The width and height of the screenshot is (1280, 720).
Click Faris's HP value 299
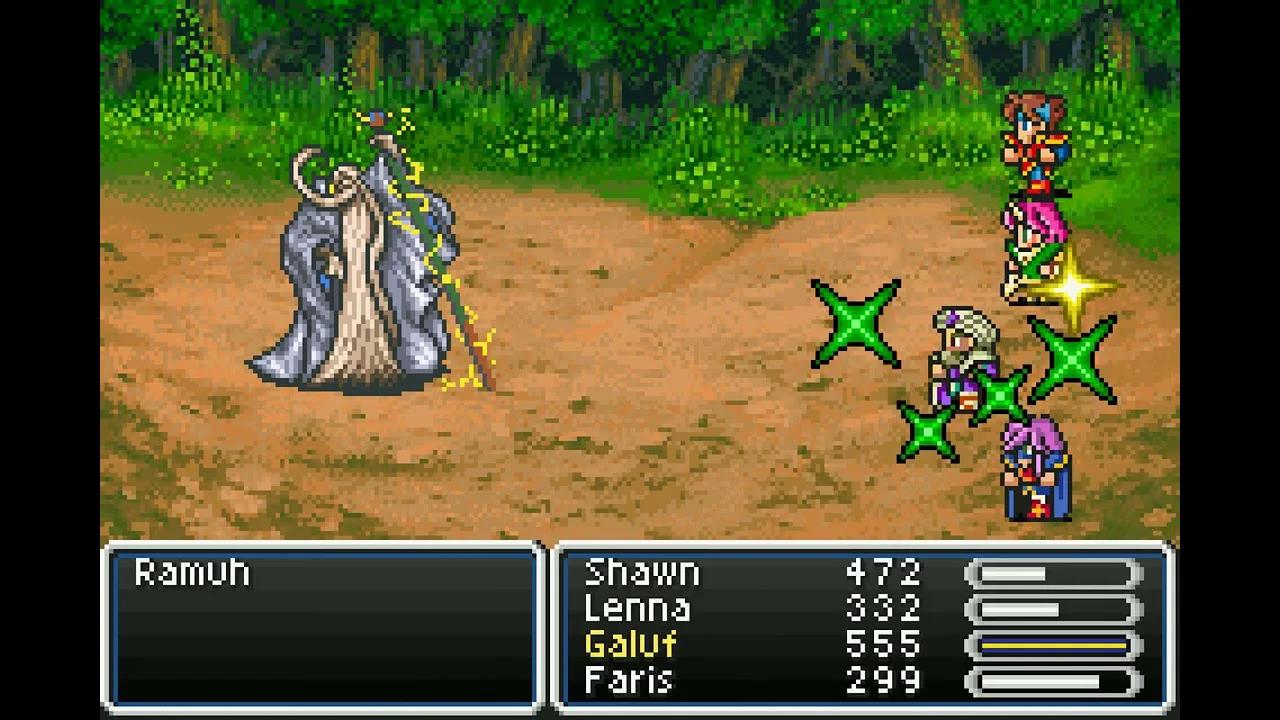click(885, 681)
